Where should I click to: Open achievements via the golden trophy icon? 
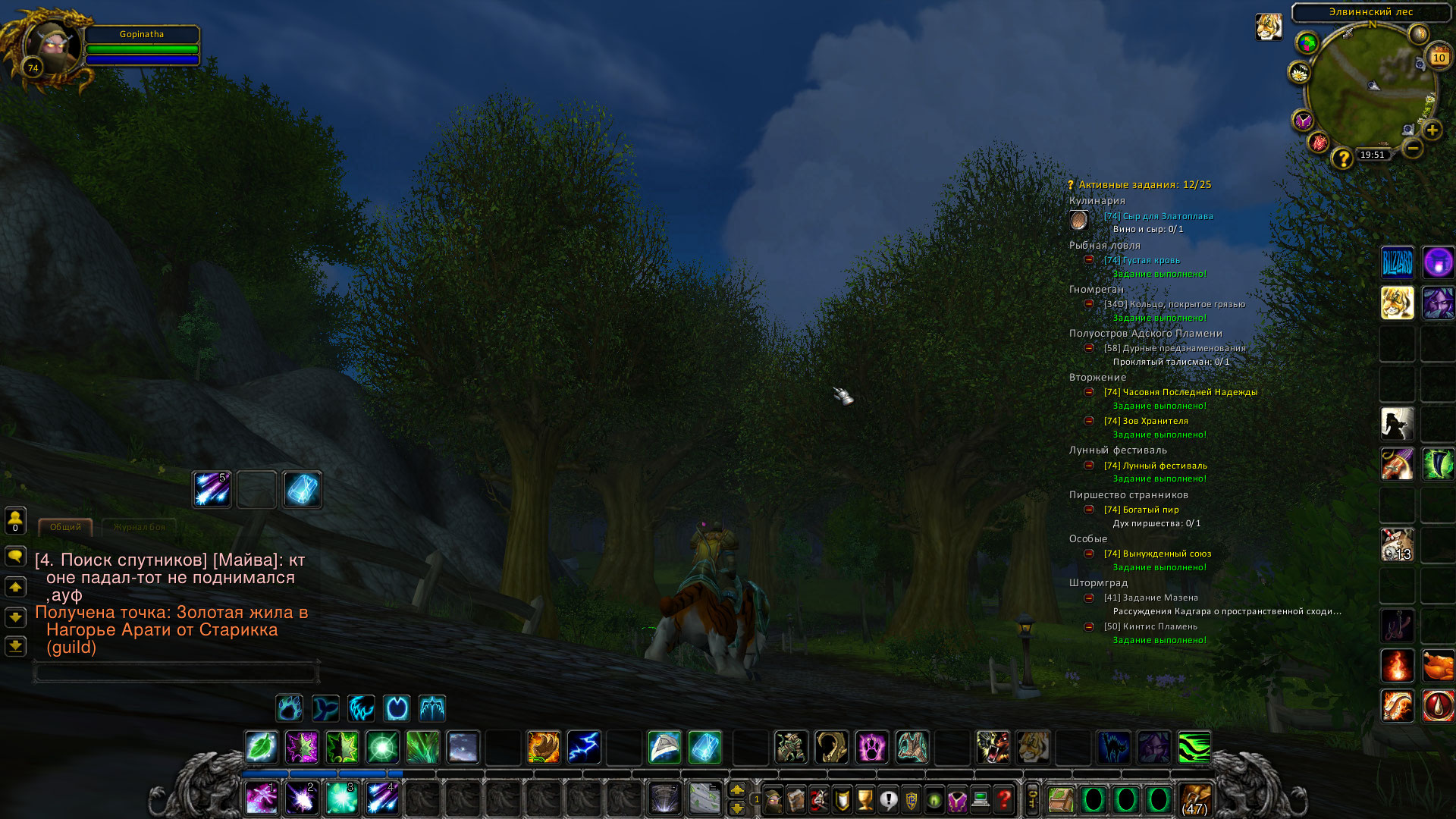pyautogui.click(x=866, y=800)
